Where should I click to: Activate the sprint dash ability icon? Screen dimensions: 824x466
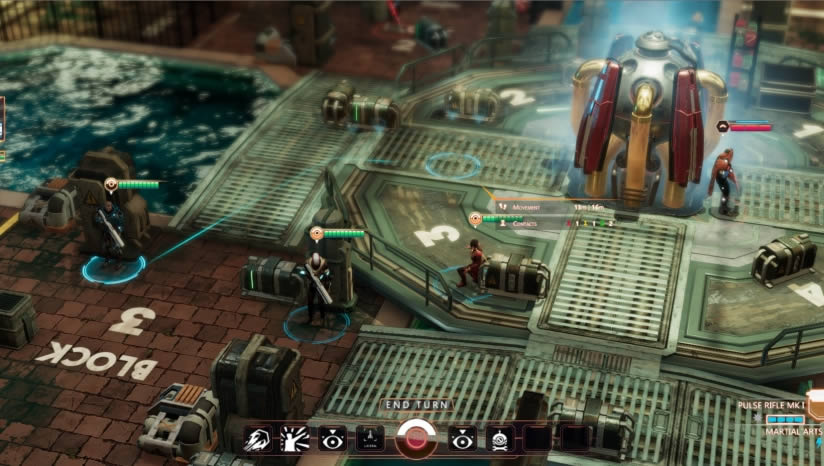coord(258,439)
